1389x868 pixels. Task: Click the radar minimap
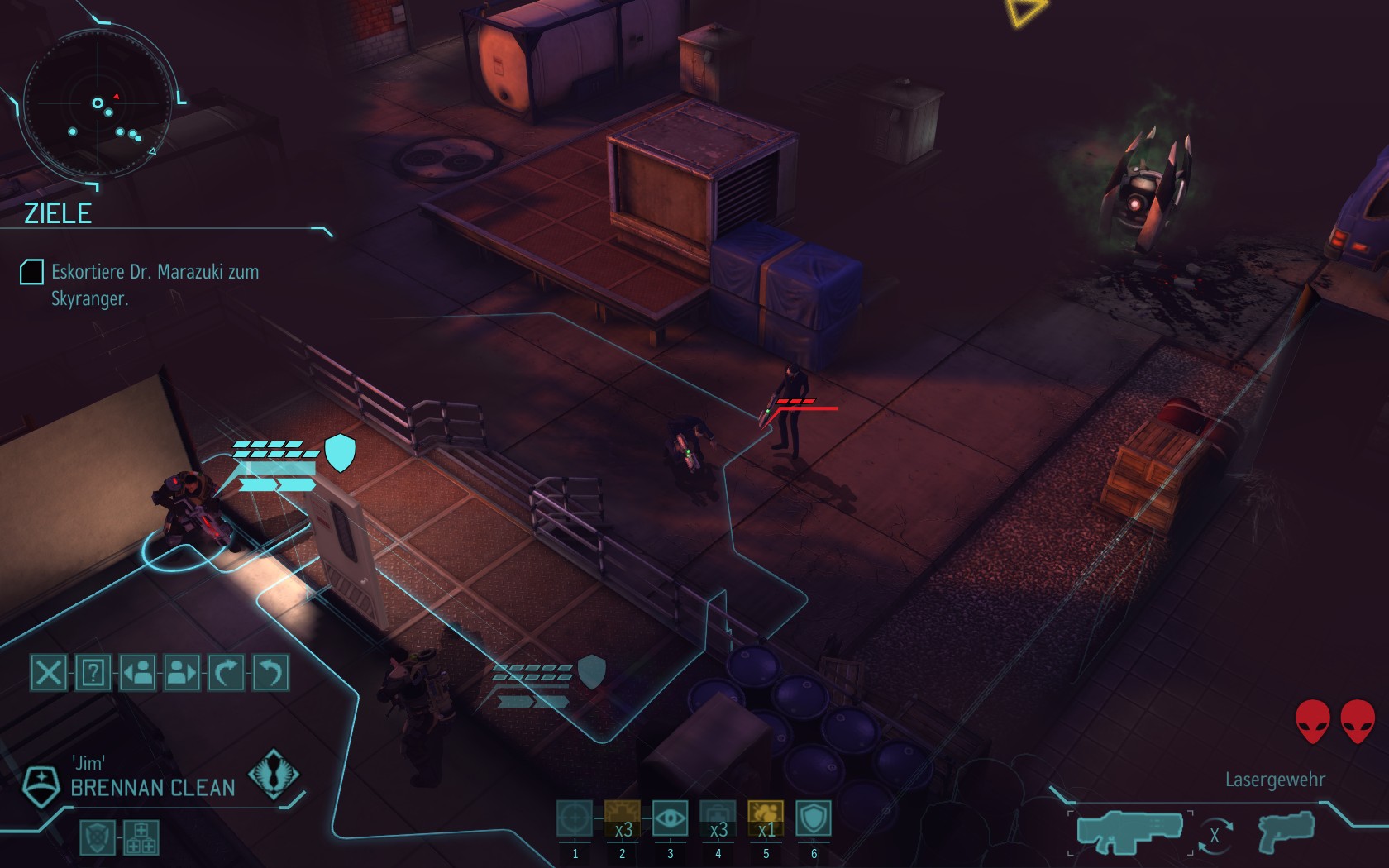click(98, 103)
